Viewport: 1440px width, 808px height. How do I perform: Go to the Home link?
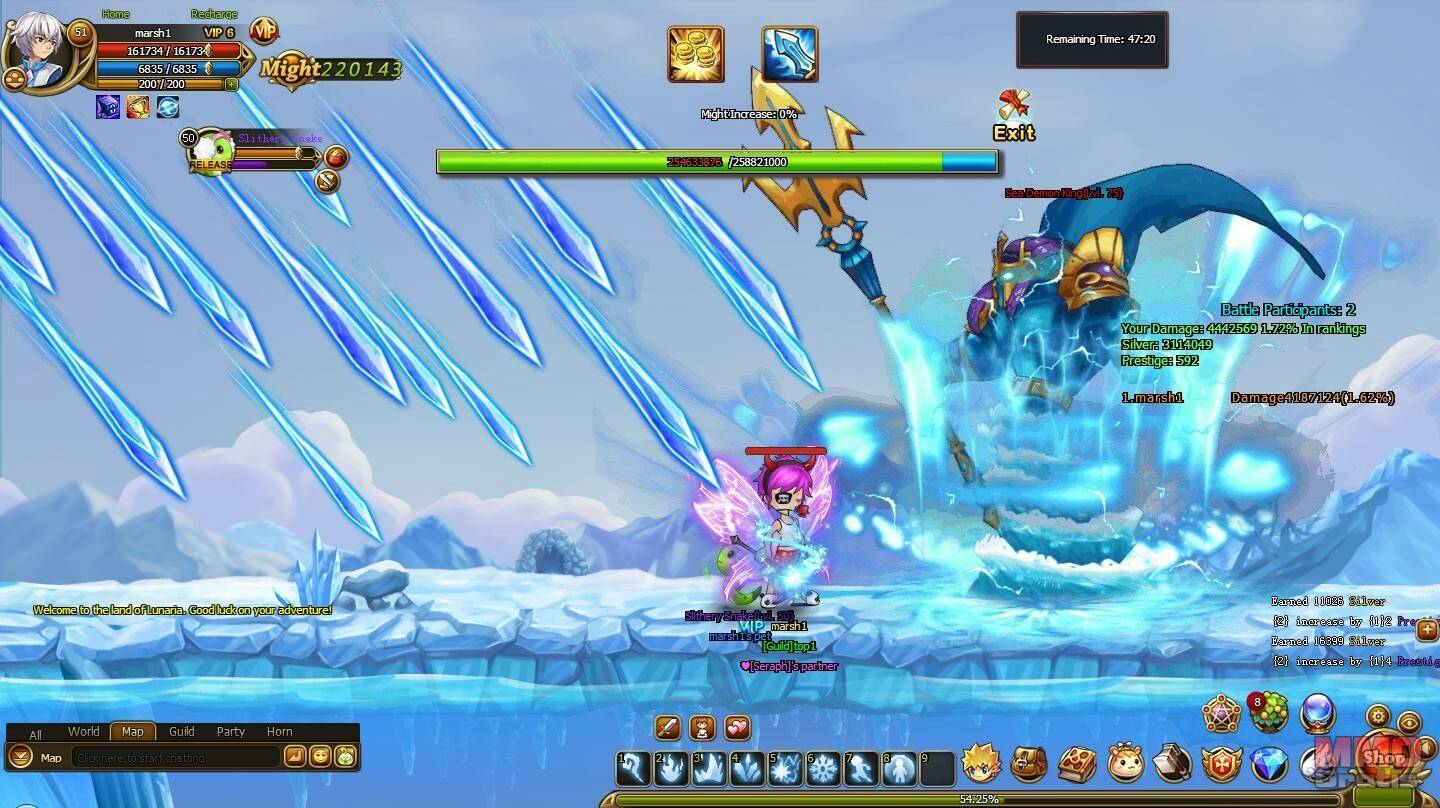(x=115, y=14)
